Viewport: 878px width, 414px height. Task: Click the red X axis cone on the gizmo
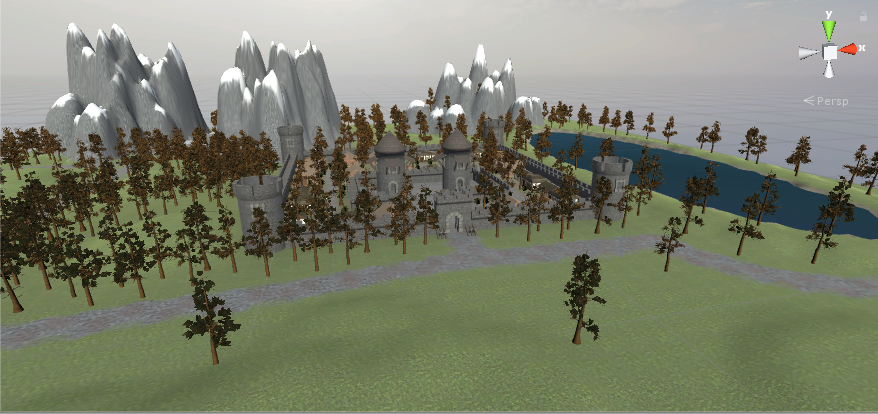pos(848,49)
